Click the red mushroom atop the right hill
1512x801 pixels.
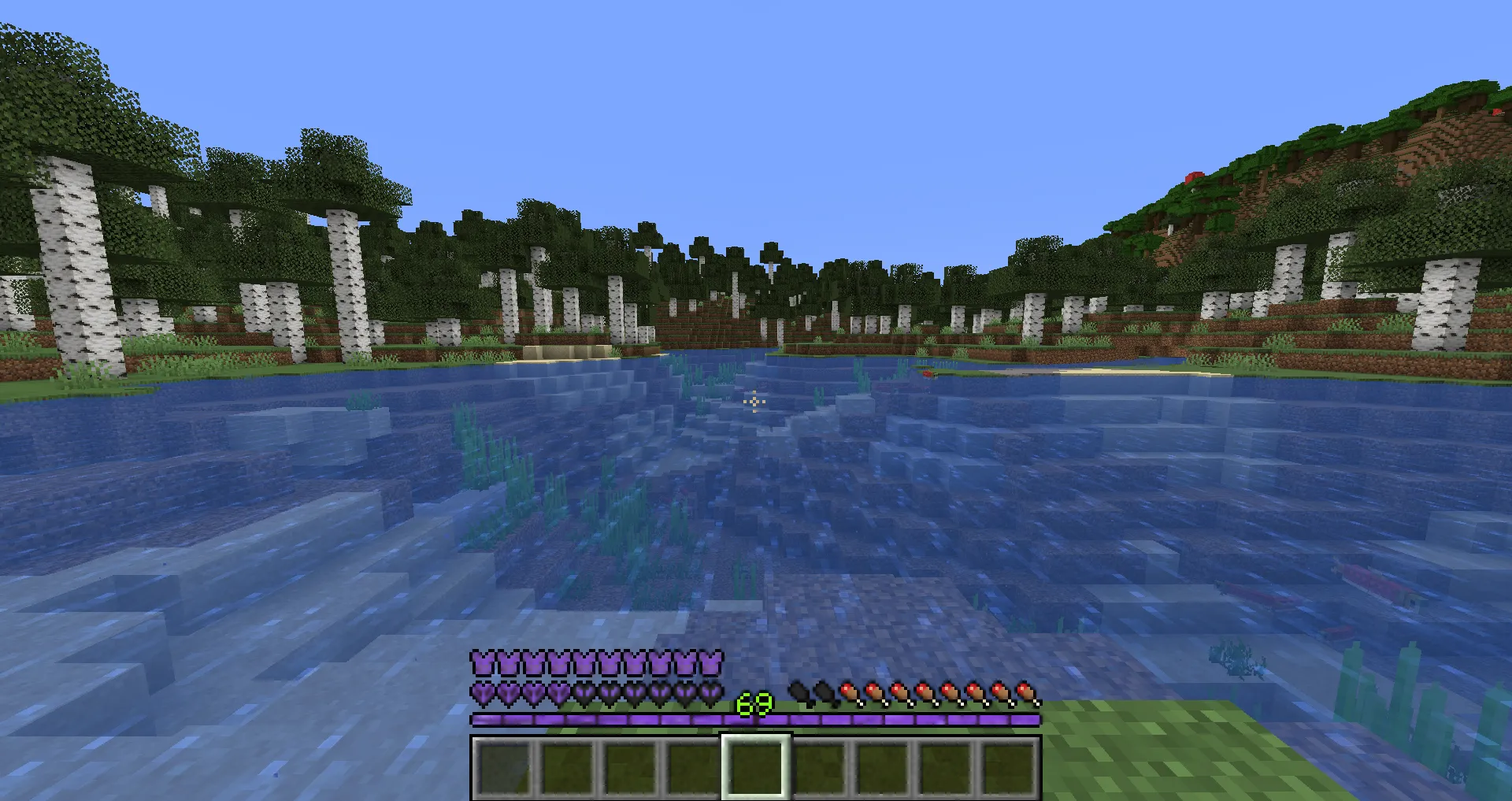click(1194, 176)
